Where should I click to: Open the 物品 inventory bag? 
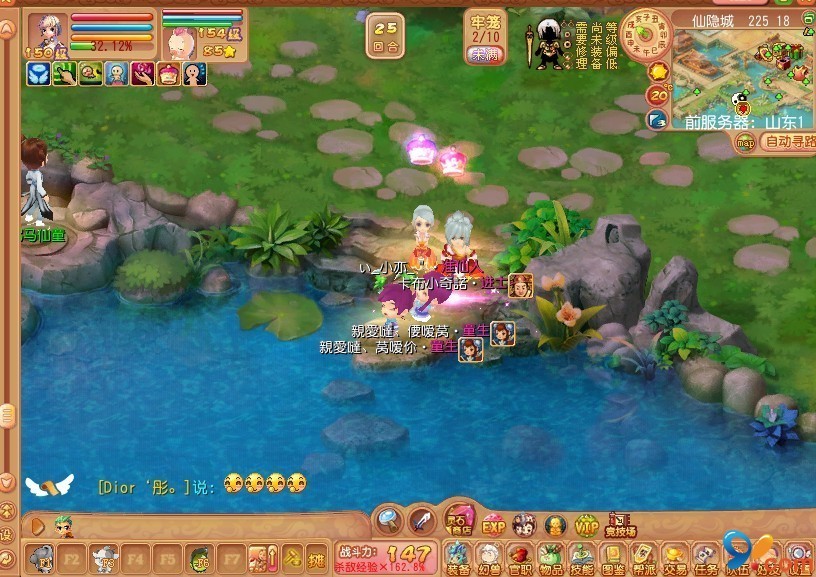click(x=551, y=557)
